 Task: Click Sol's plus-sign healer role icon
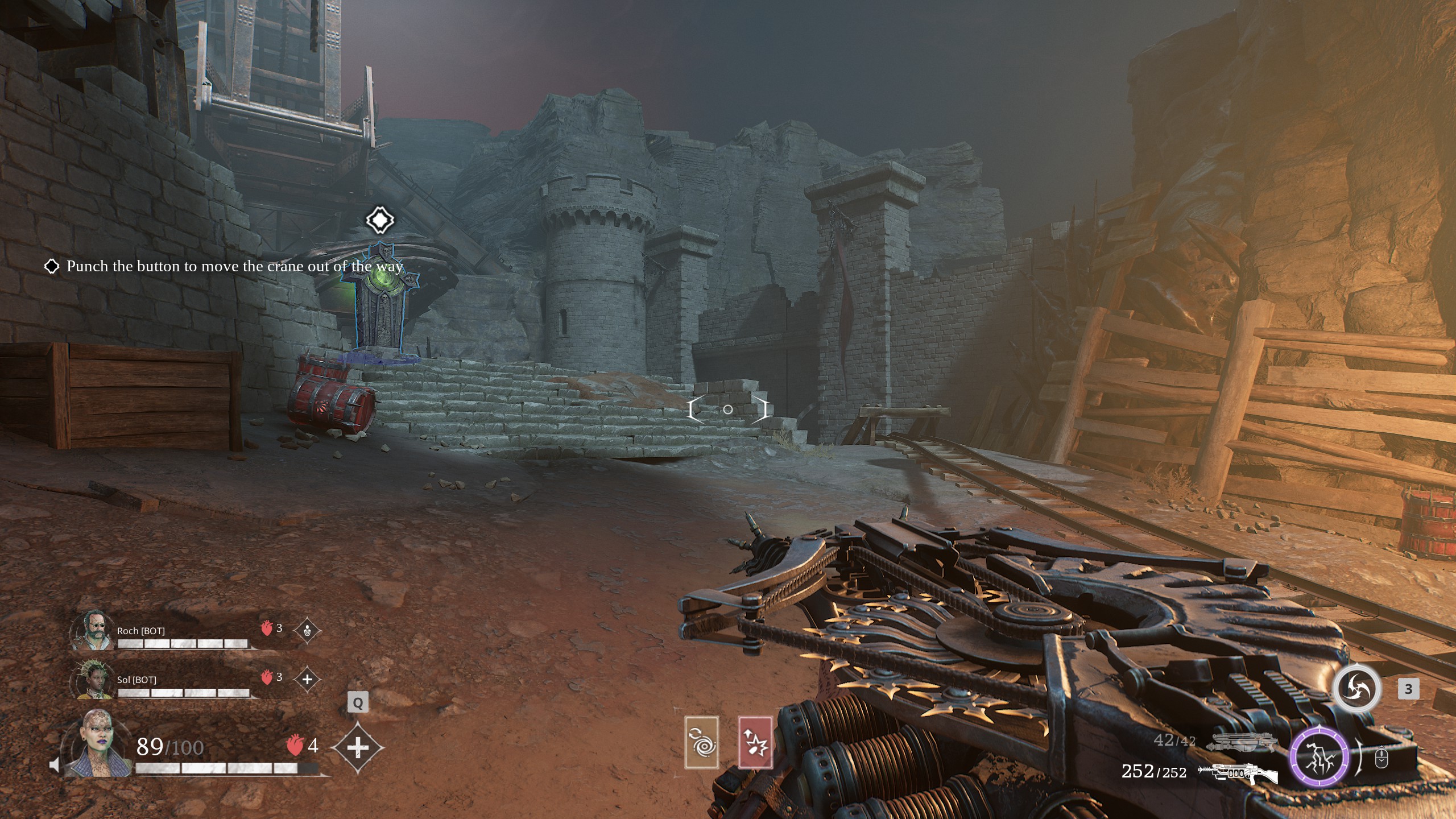(x=307, y=679)
